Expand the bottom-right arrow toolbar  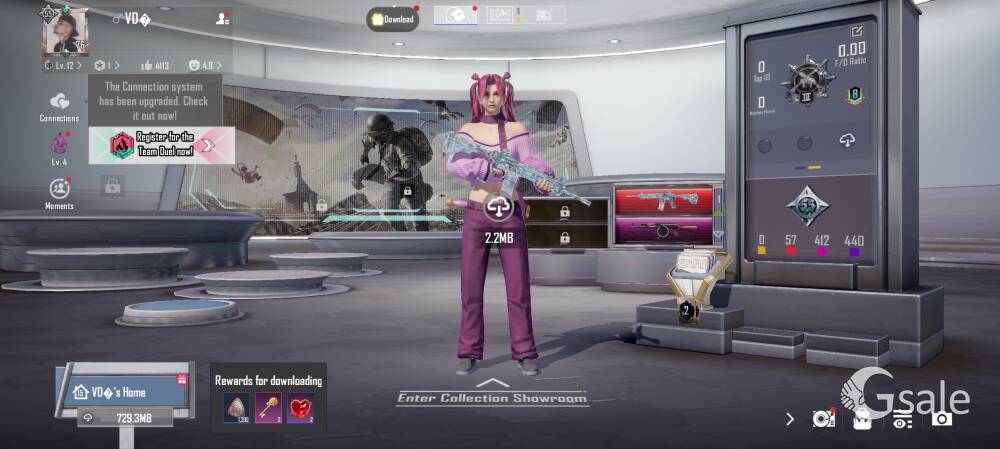pyautogui.click(x=790, y=419)
